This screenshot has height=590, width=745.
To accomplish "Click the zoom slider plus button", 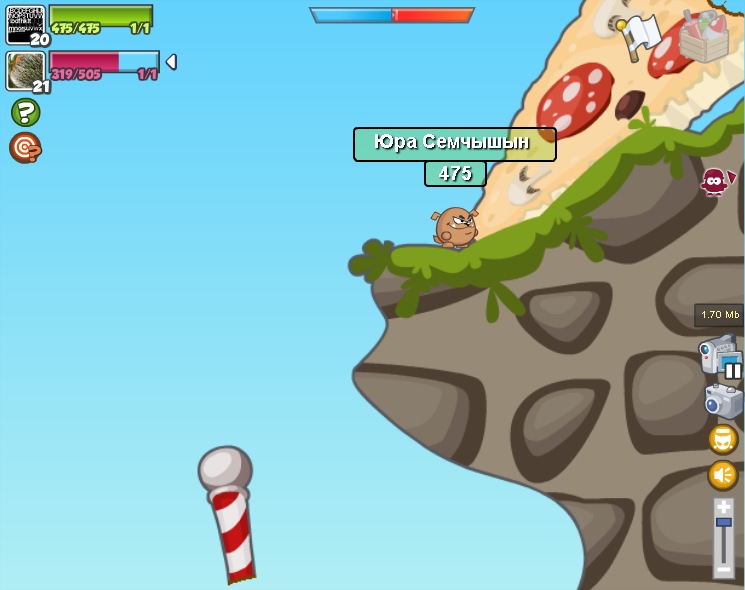I will click(723, 507).
